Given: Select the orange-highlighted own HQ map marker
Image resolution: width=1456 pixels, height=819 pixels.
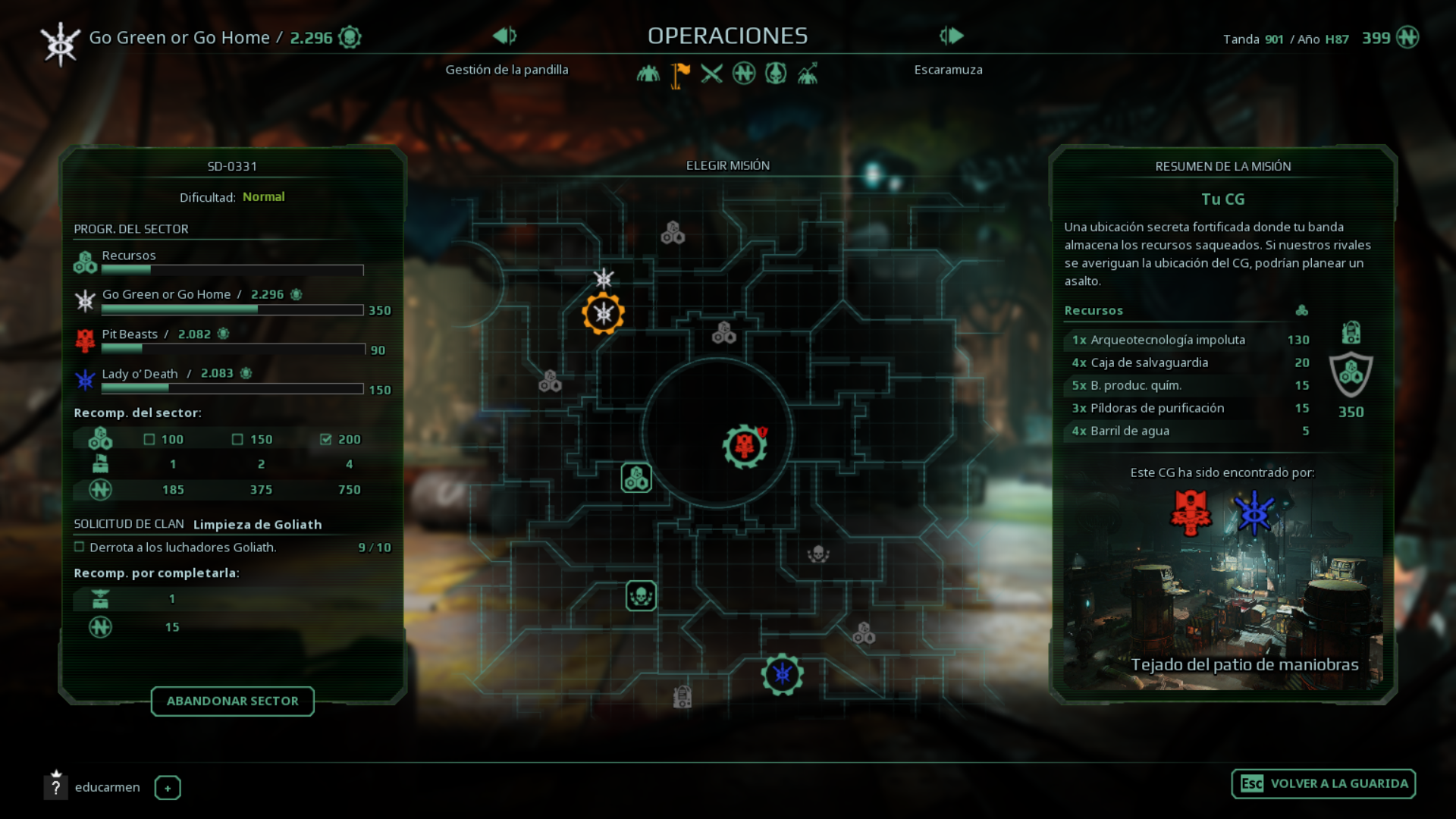Looking at the screenshot, I should tap(604, 313).
